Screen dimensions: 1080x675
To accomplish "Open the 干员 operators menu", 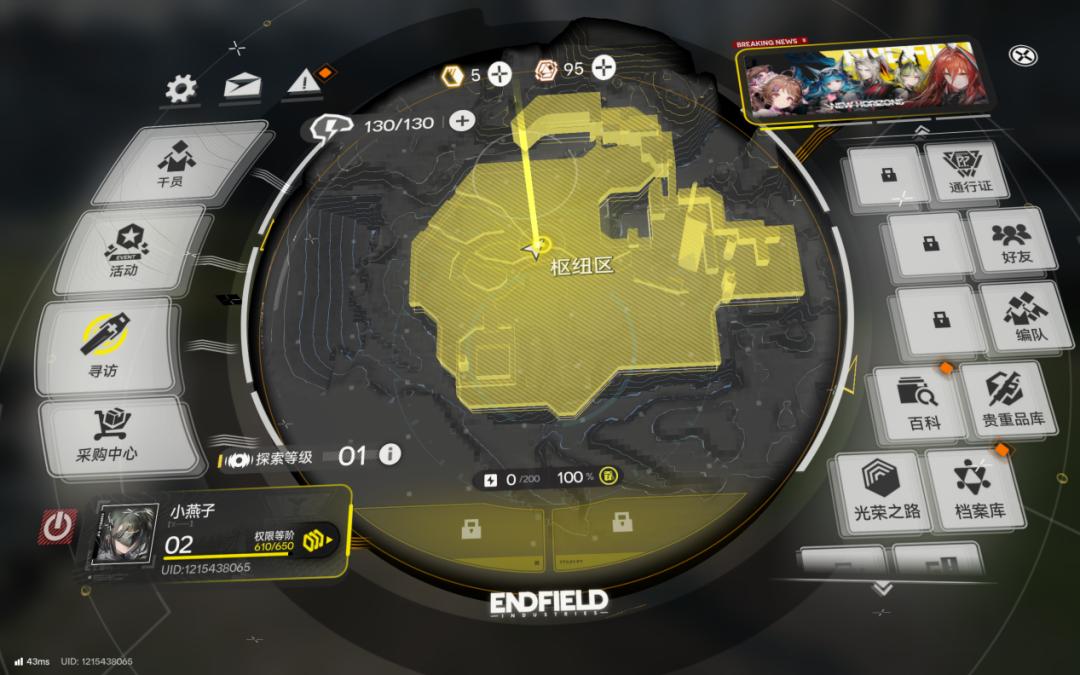I will [x=171, y=164].
